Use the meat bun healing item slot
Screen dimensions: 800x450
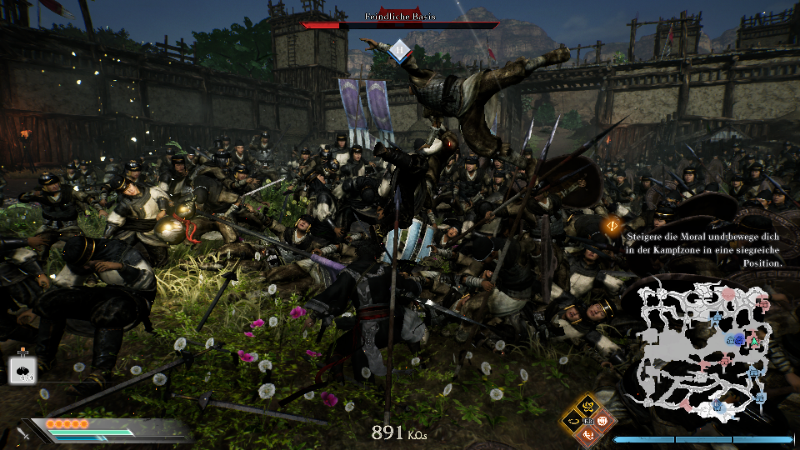(x=22, y=371)
